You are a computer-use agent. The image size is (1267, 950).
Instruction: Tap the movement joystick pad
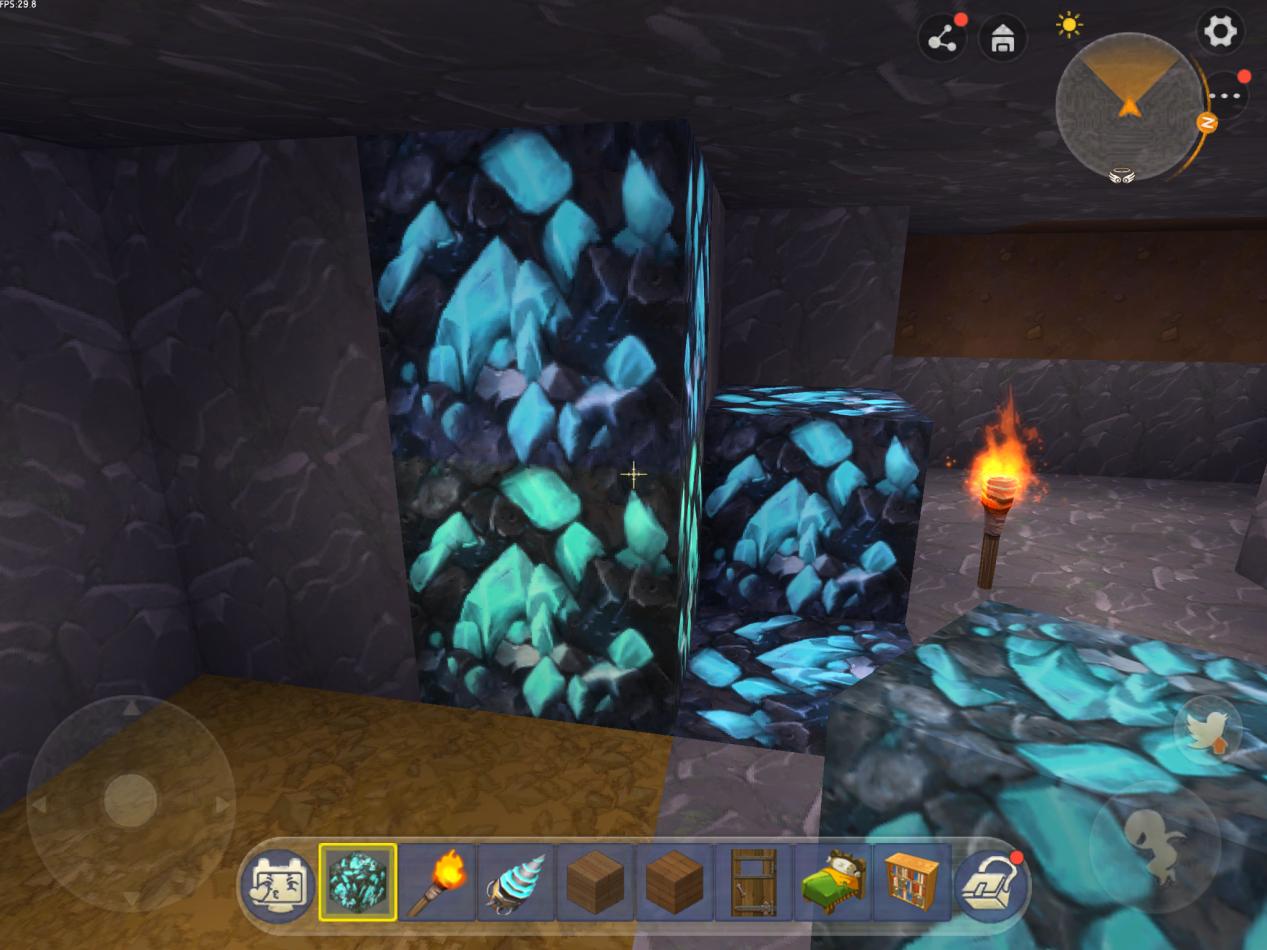(x=131, y=801)
